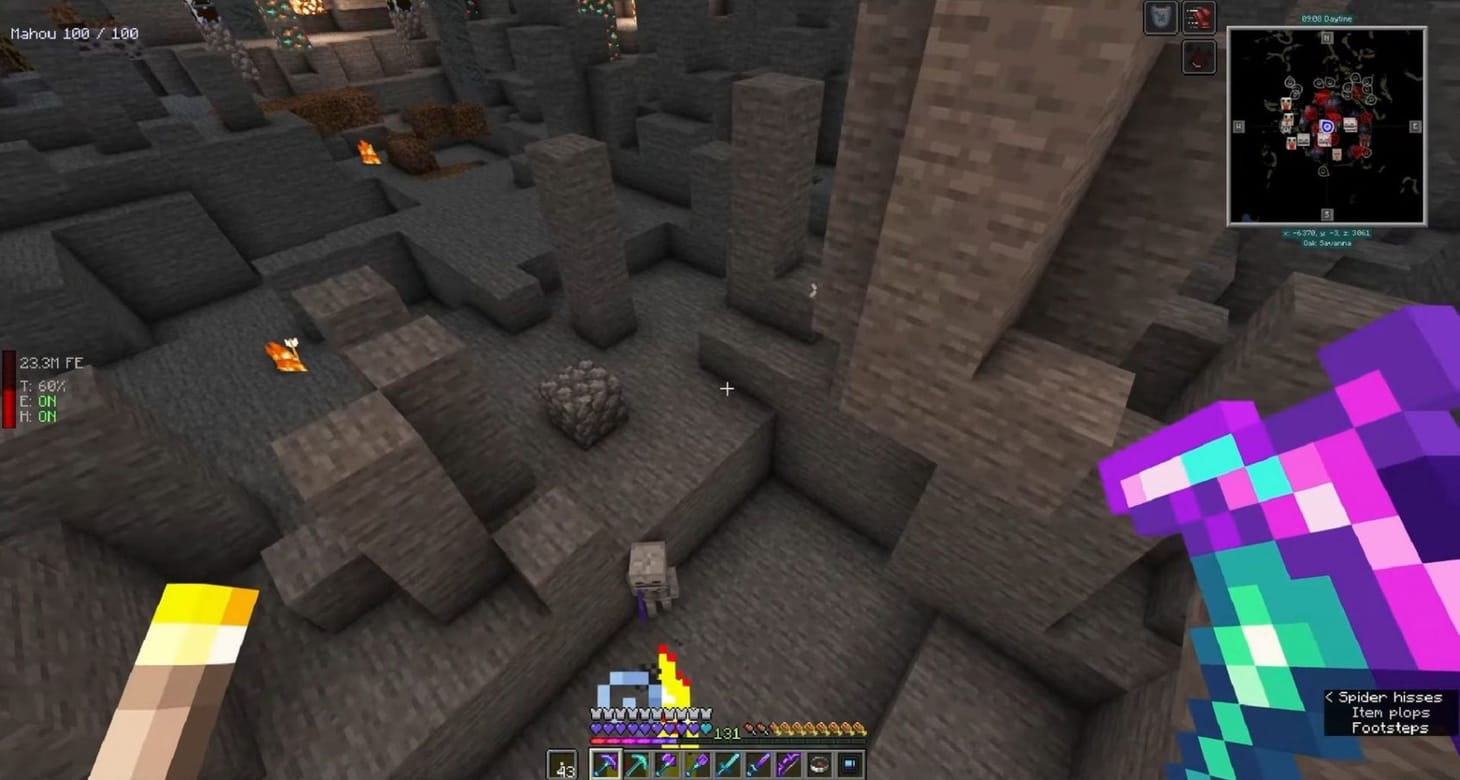1460x780 pixels.
Task: Select the purple pickaxe in hotbar slot one
Action: [607, 764]
